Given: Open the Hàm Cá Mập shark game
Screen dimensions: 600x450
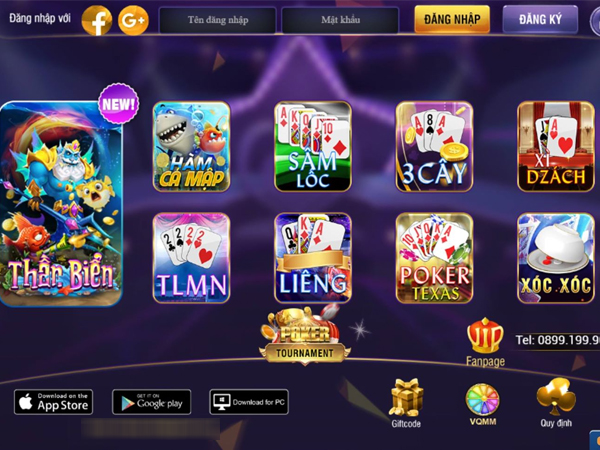Looking at the screenshot, I should point(191,147).
